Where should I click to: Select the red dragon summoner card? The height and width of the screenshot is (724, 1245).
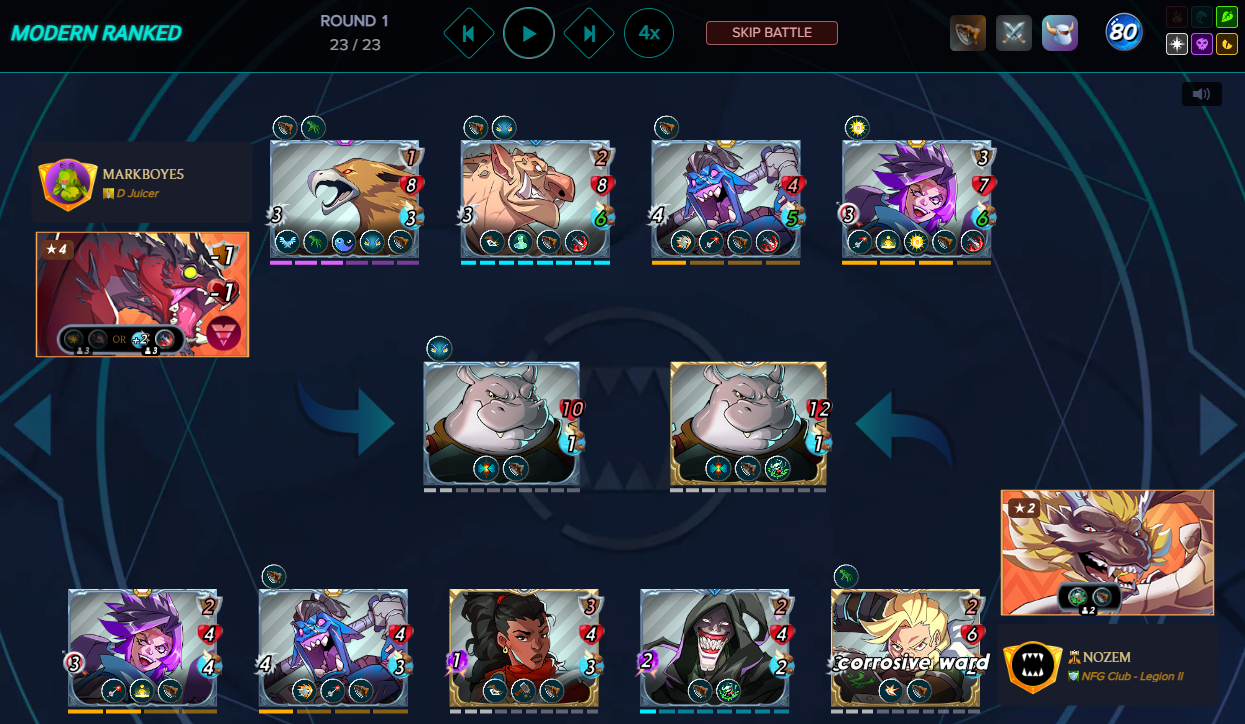(x=142, y=295)
